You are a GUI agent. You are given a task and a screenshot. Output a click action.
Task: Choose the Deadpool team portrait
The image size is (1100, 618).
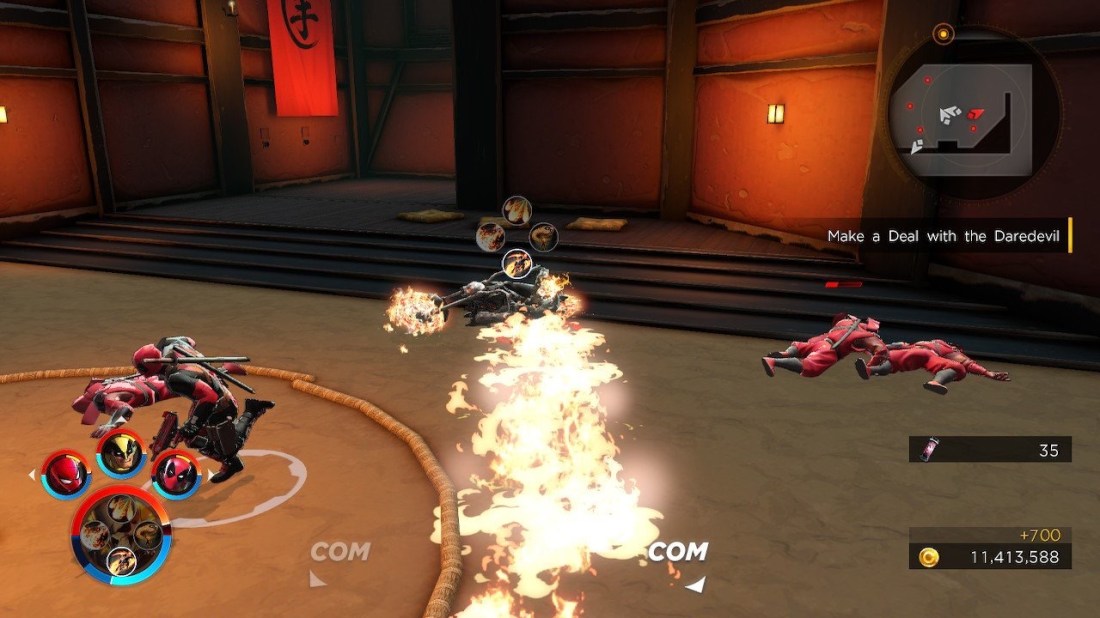pyautogui.click(x=175, y=472)
